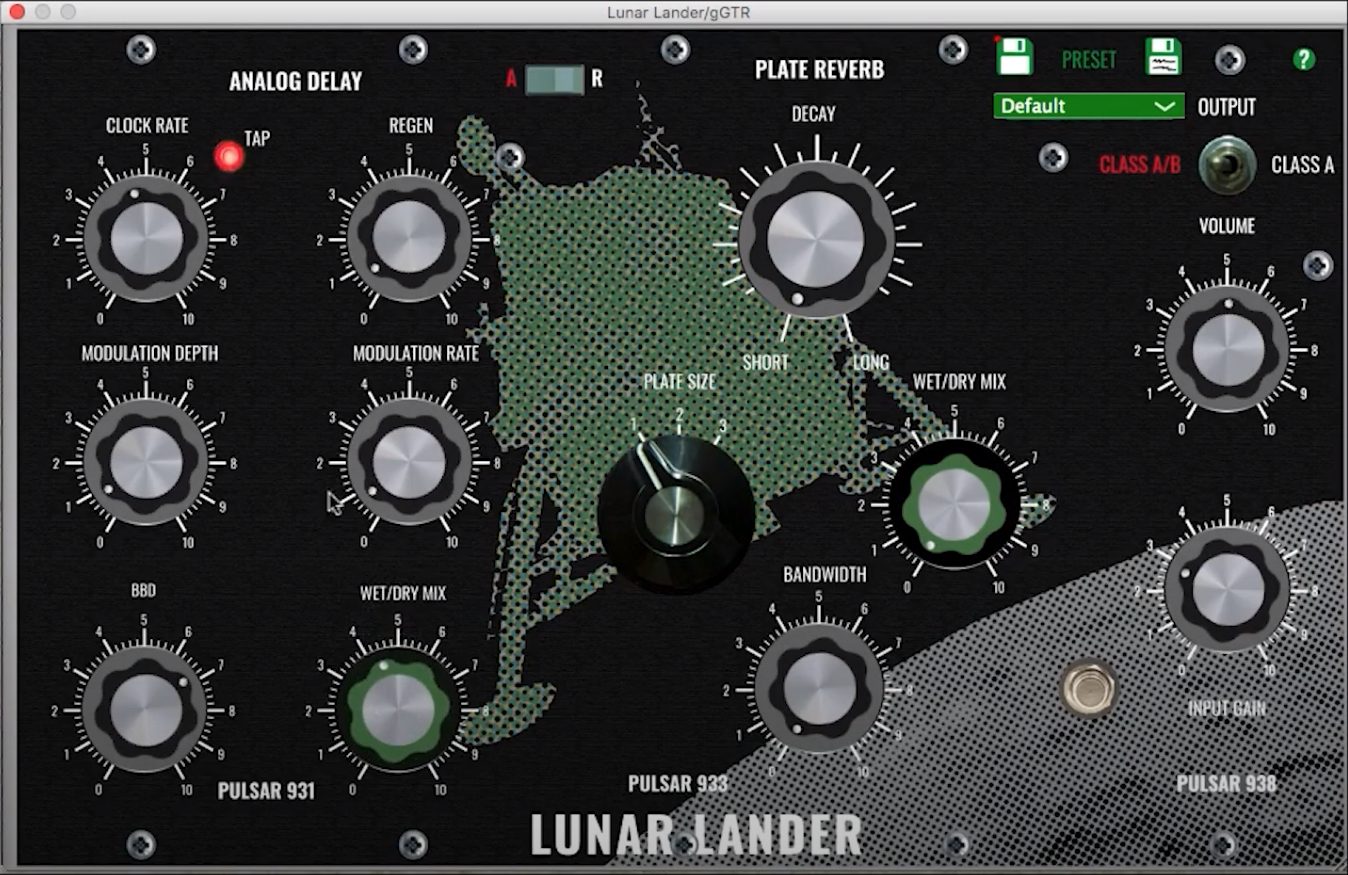Set the large PLATE SIZE knob
The width and height of the screenshot is (1348, 875).
[677, 517]
